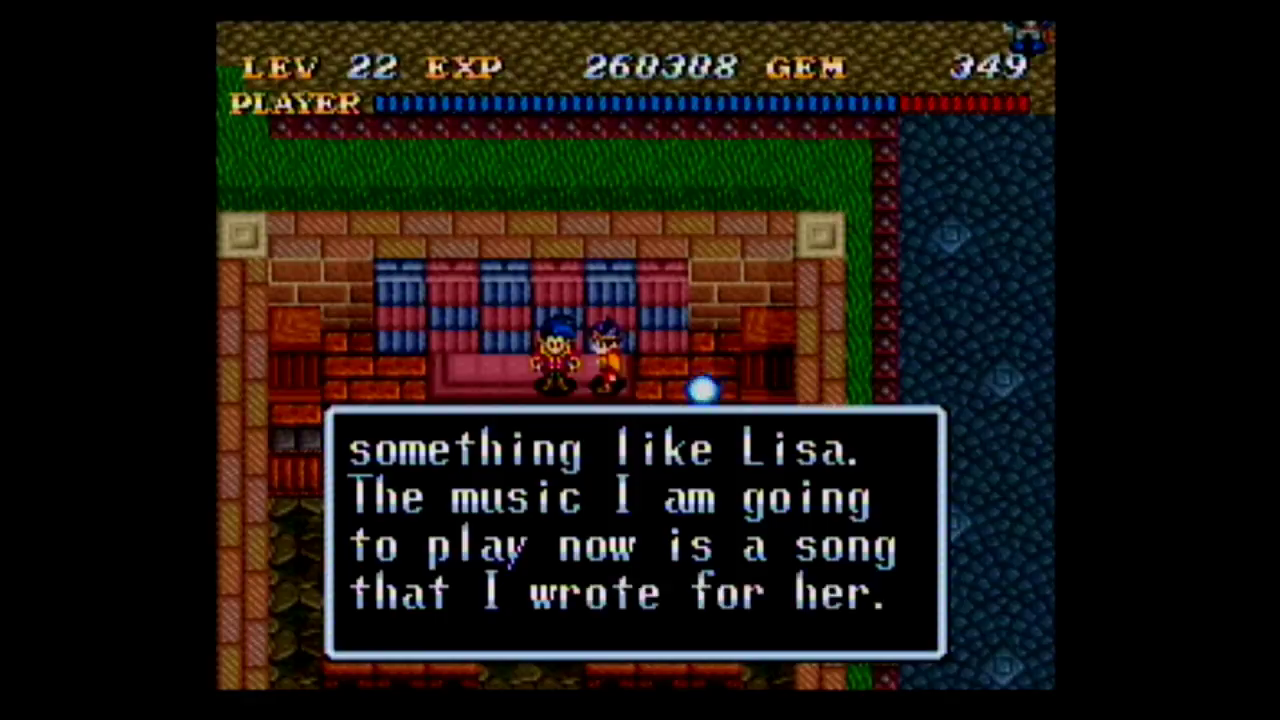Advance the Lisa song dialogue box

[x=634, y=532]
